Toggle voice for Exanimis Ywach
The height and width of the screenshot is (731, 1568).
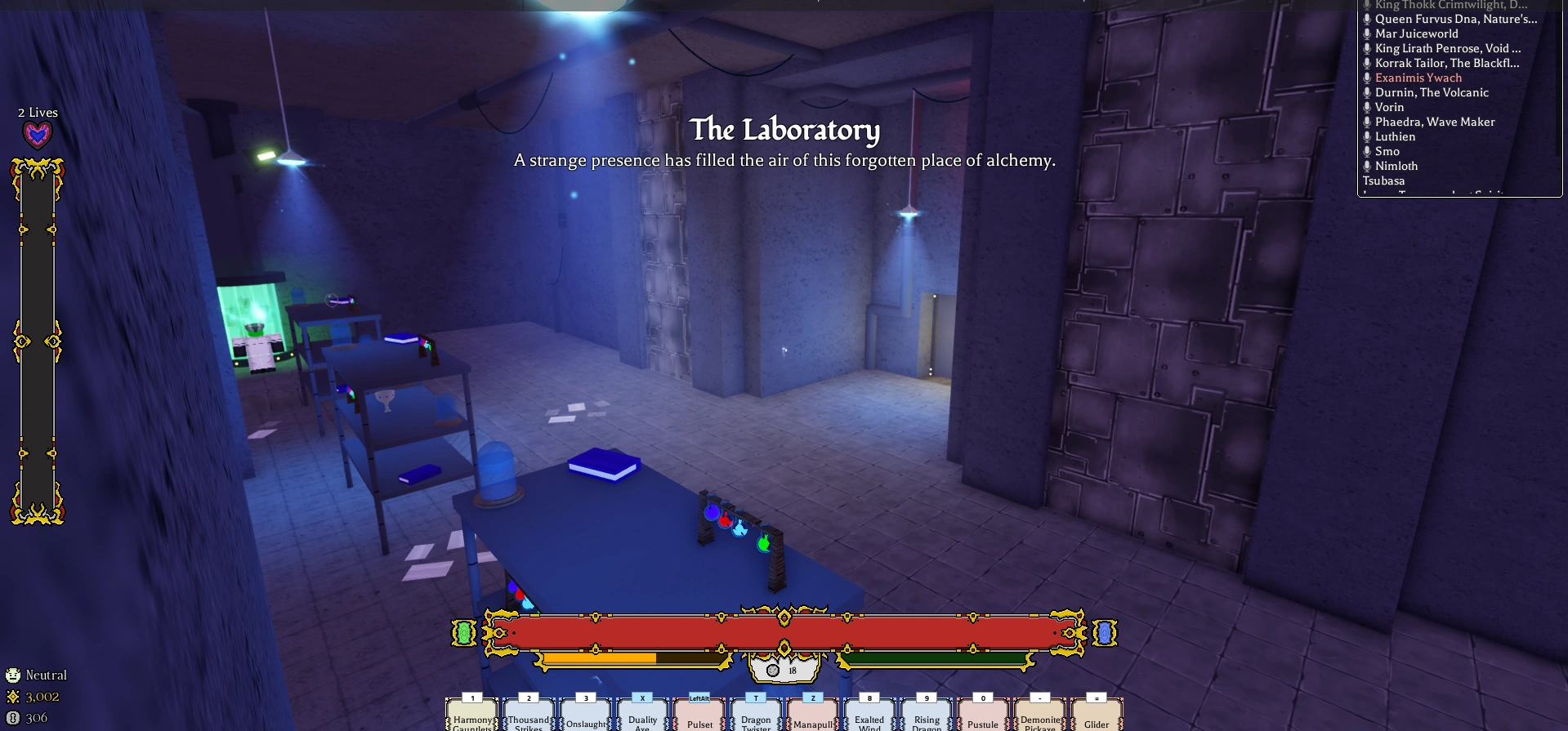[x=1367, y=78]
